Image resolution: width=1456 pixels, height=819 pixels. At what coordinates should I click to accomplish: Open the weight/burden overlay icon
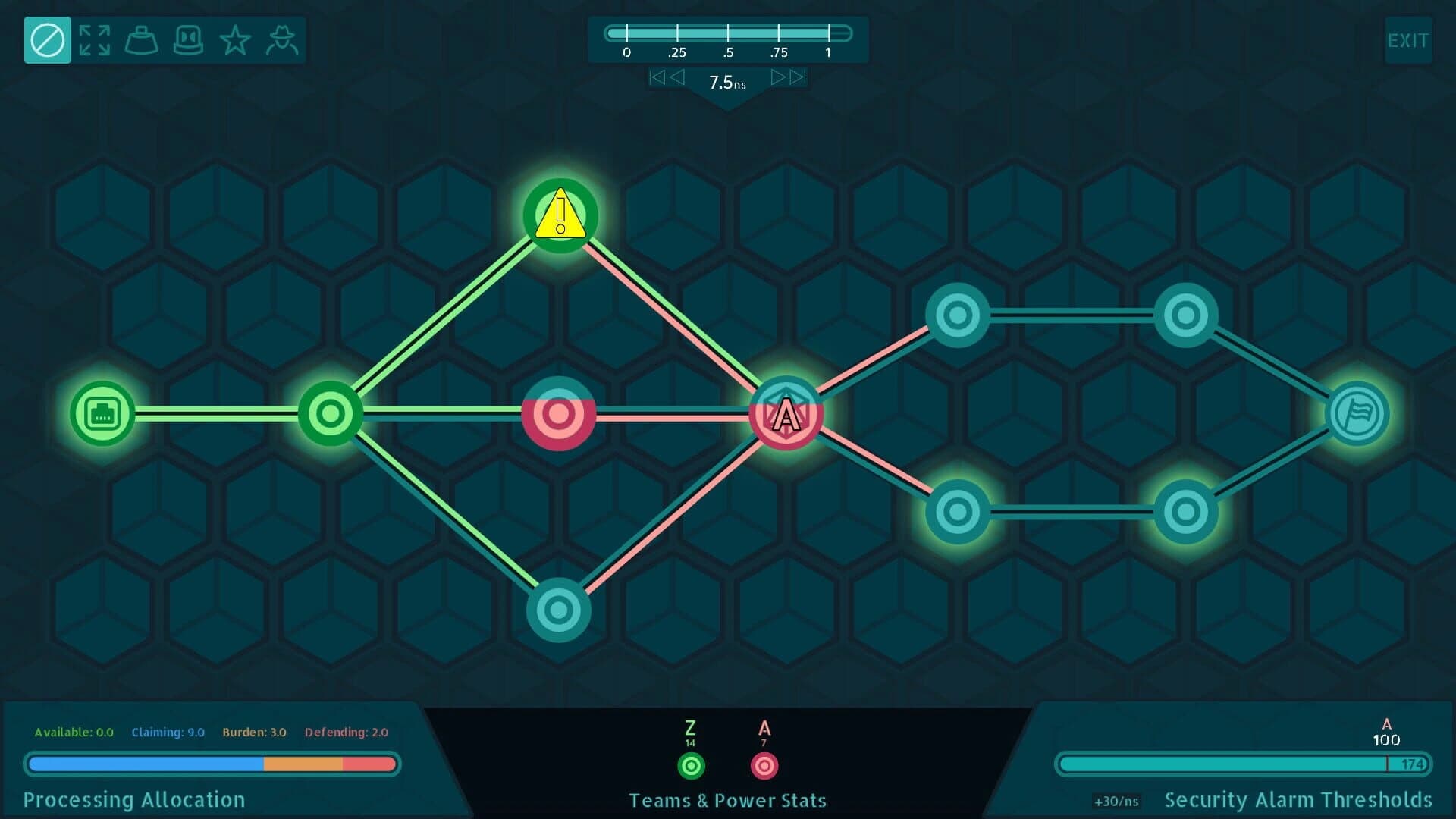[x=142, y=39]
